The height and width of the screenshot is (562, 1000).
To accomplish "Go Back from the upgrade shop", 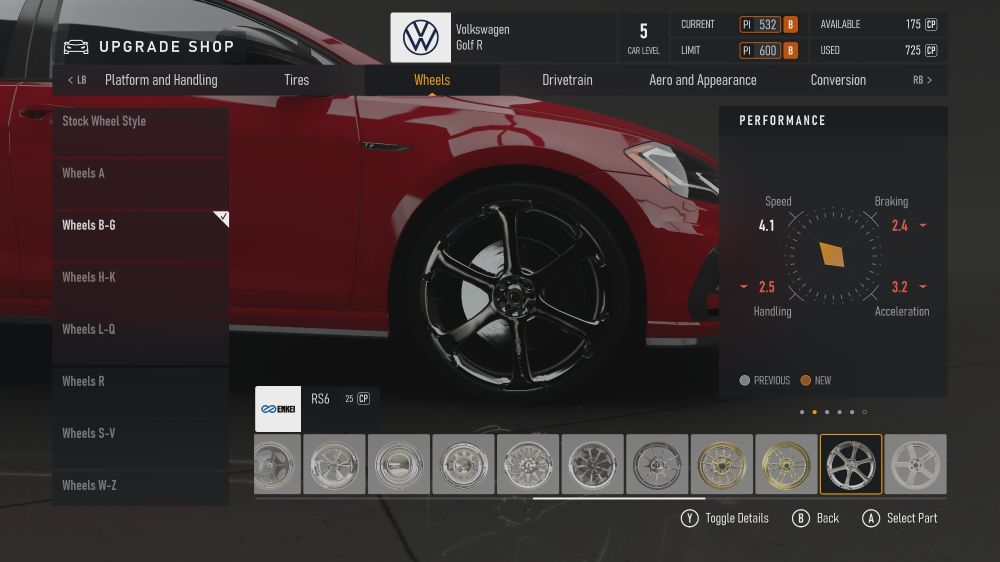I will [816, 518].
